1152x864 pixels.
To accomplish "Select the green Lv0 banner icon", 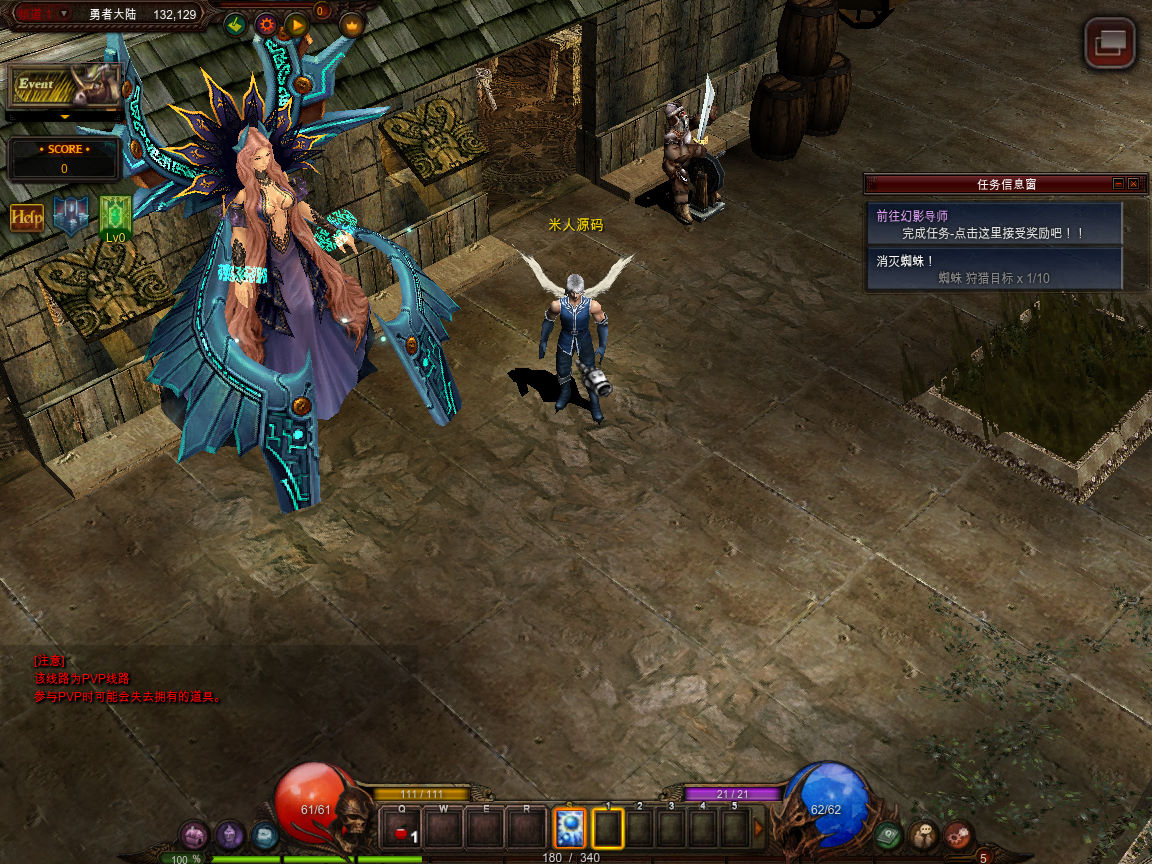I will click(115, 216).
